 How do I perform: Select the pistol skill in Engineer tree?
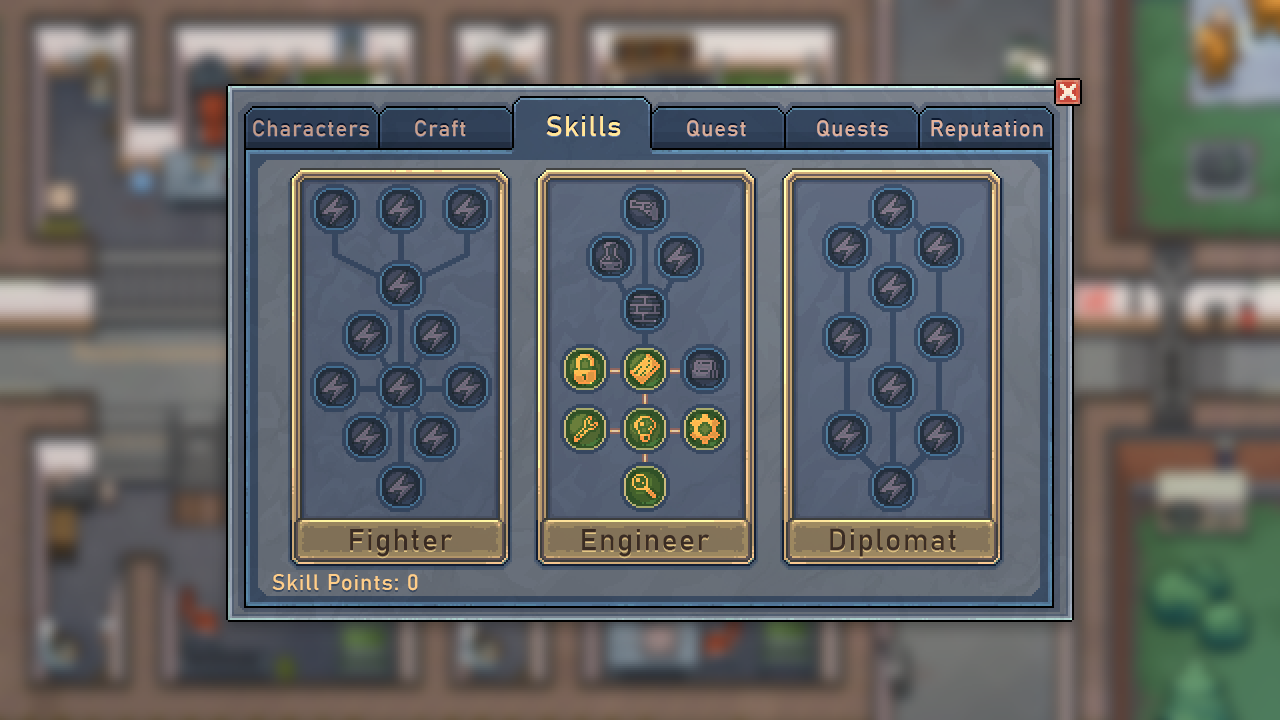pos(645,210)
